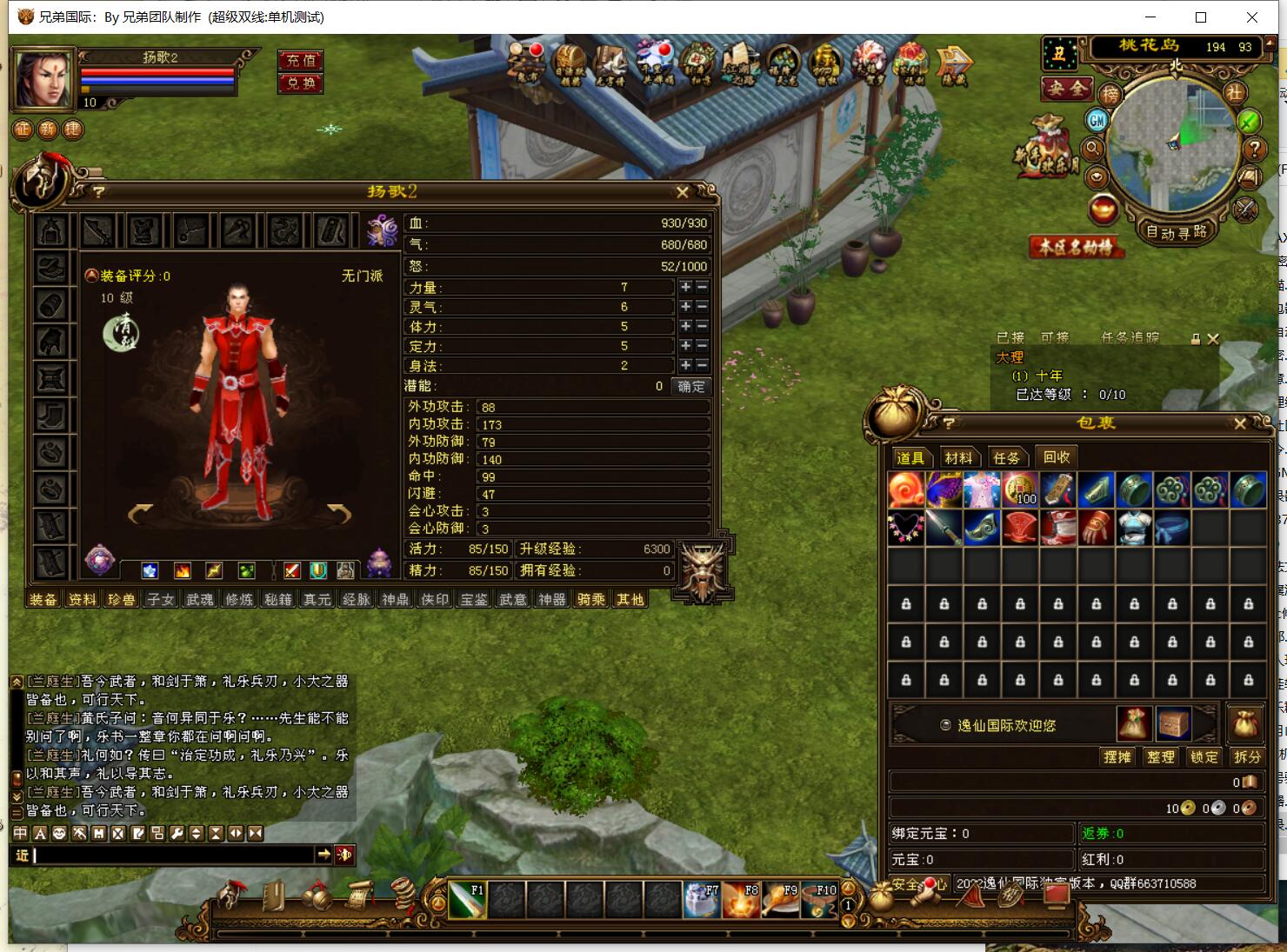Switch to the 材料 inventory tab
This screenshot has width=1287, height=952.
click(x=958, y=457)
